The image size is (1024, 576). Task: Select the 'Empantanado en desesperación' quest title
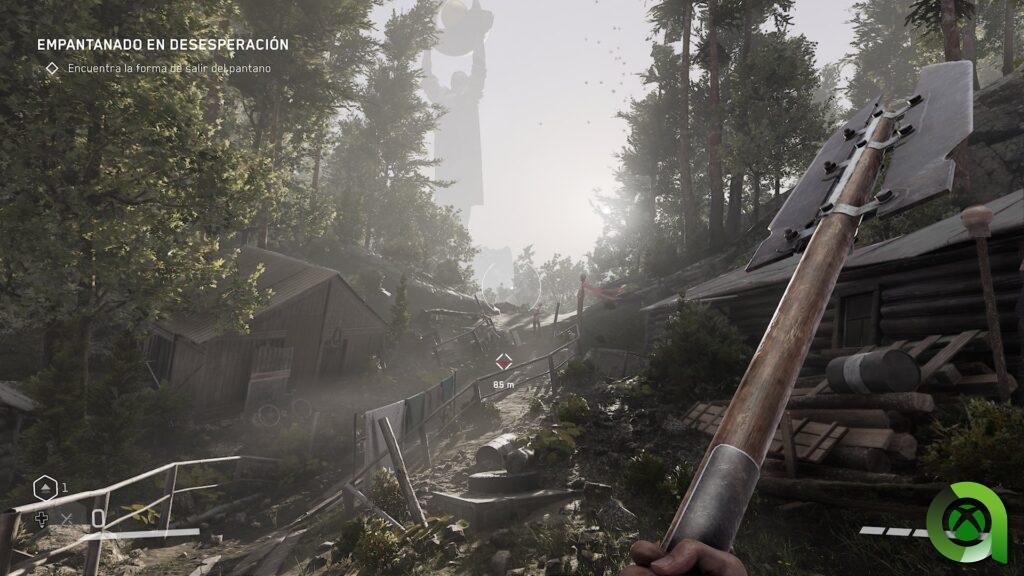[163, 45]
